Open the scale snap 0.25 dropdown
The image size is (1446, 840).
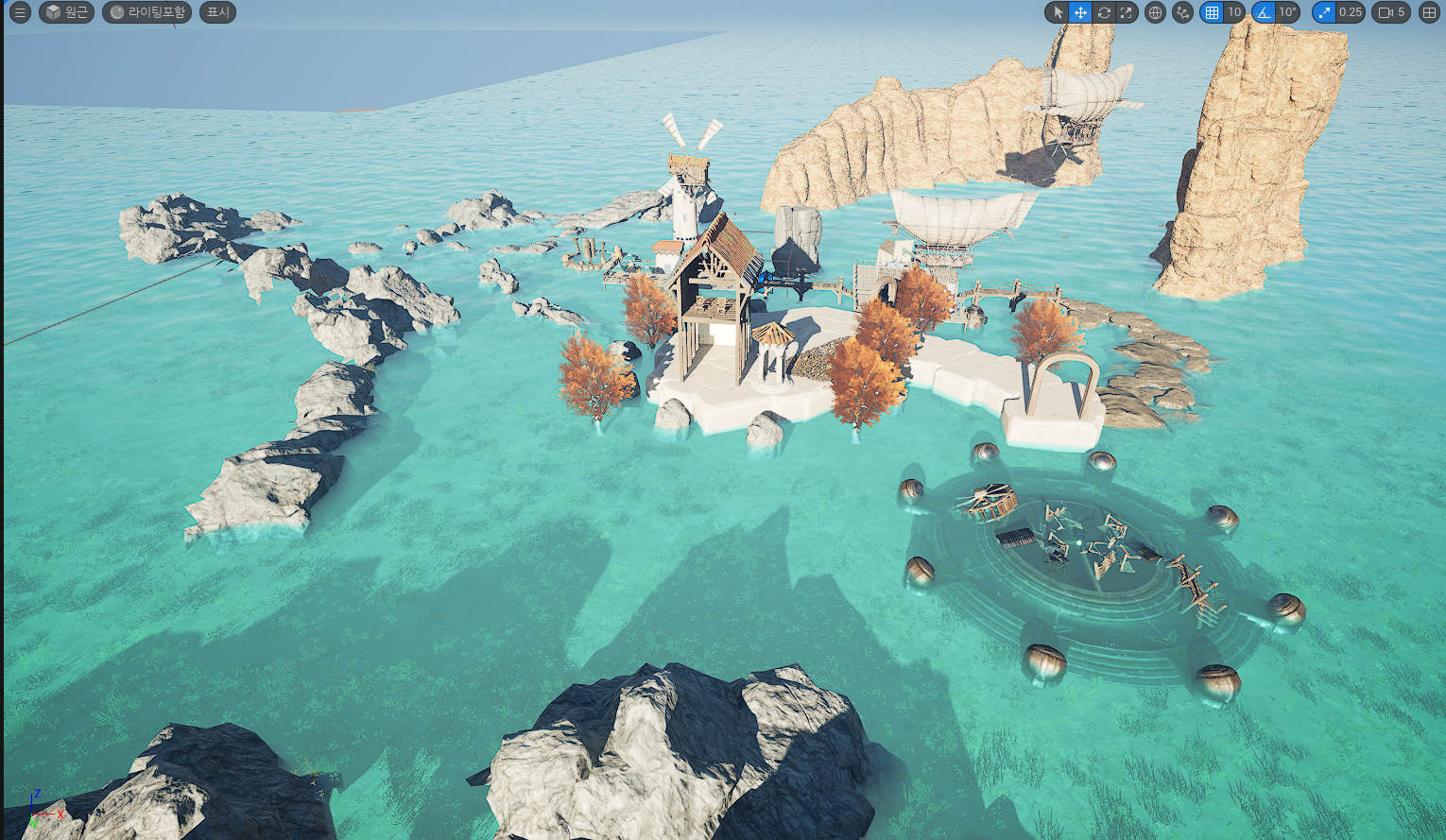[x=1351, y=12]
